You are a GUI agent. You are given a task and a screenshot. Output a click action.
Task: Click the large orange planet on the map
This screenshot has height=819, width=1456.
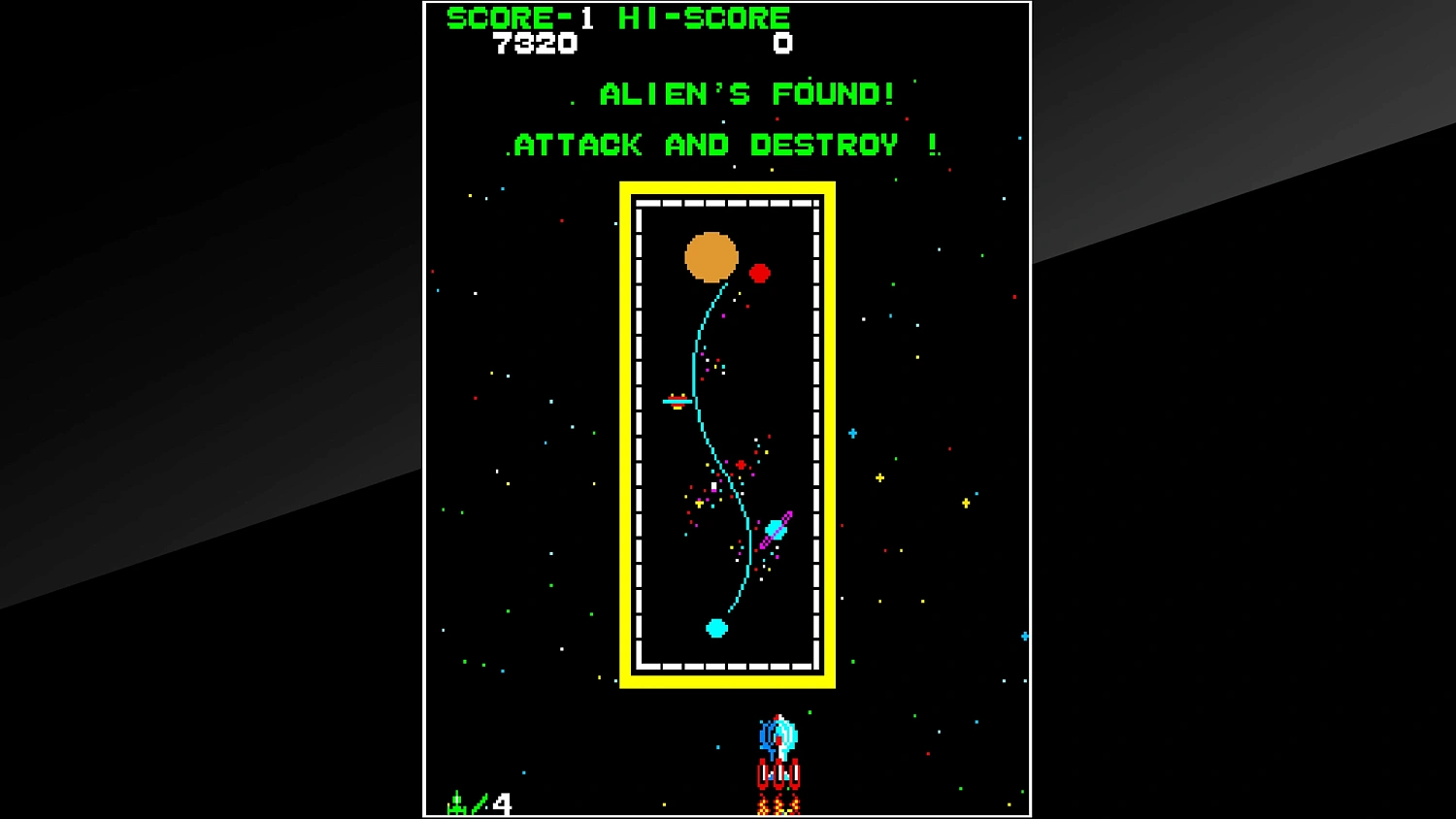pos(711,258)
